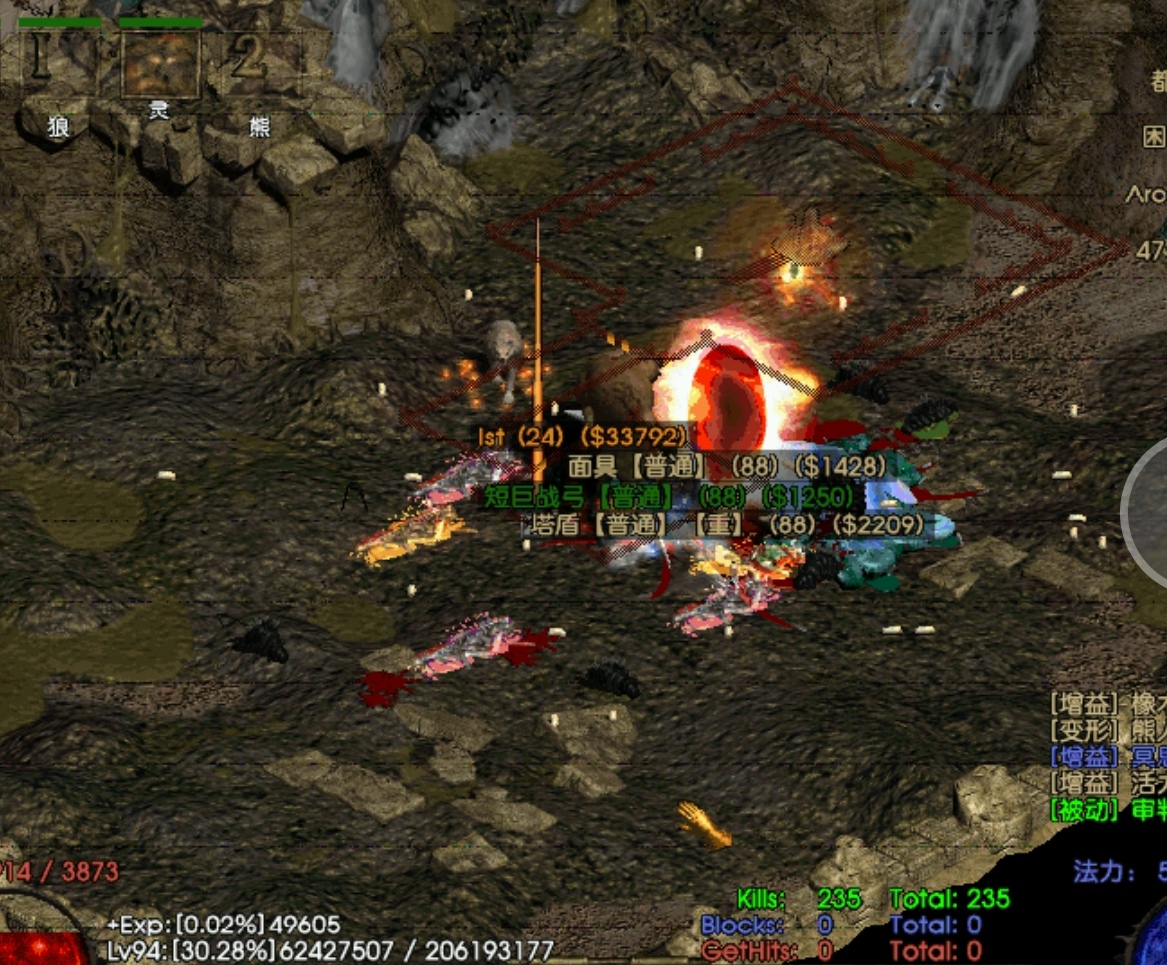Pick up the Ist rune loot label
1167x965 pixels.
(583, 436)
